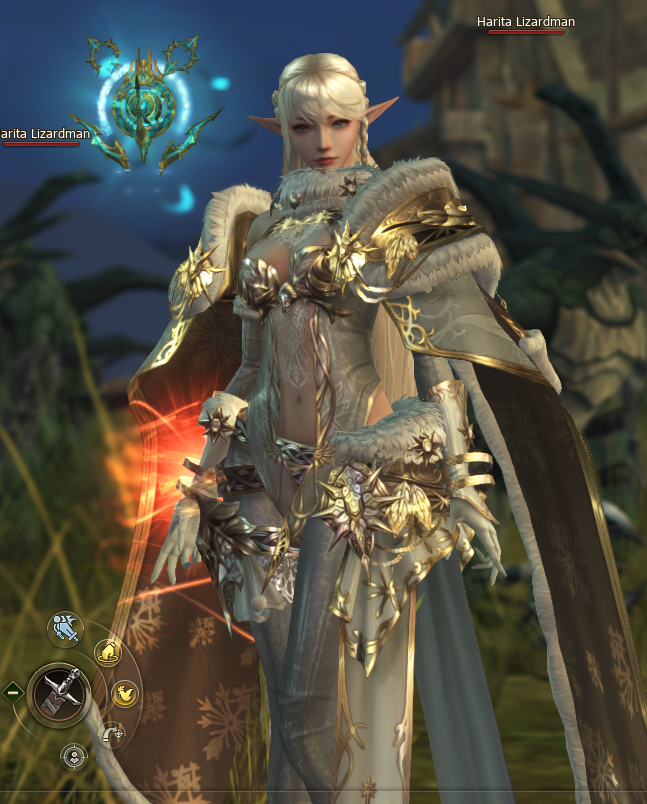Toggle the player target crosshair icon
The width and height of the screenshot is (647, 804).
[73, 755]
